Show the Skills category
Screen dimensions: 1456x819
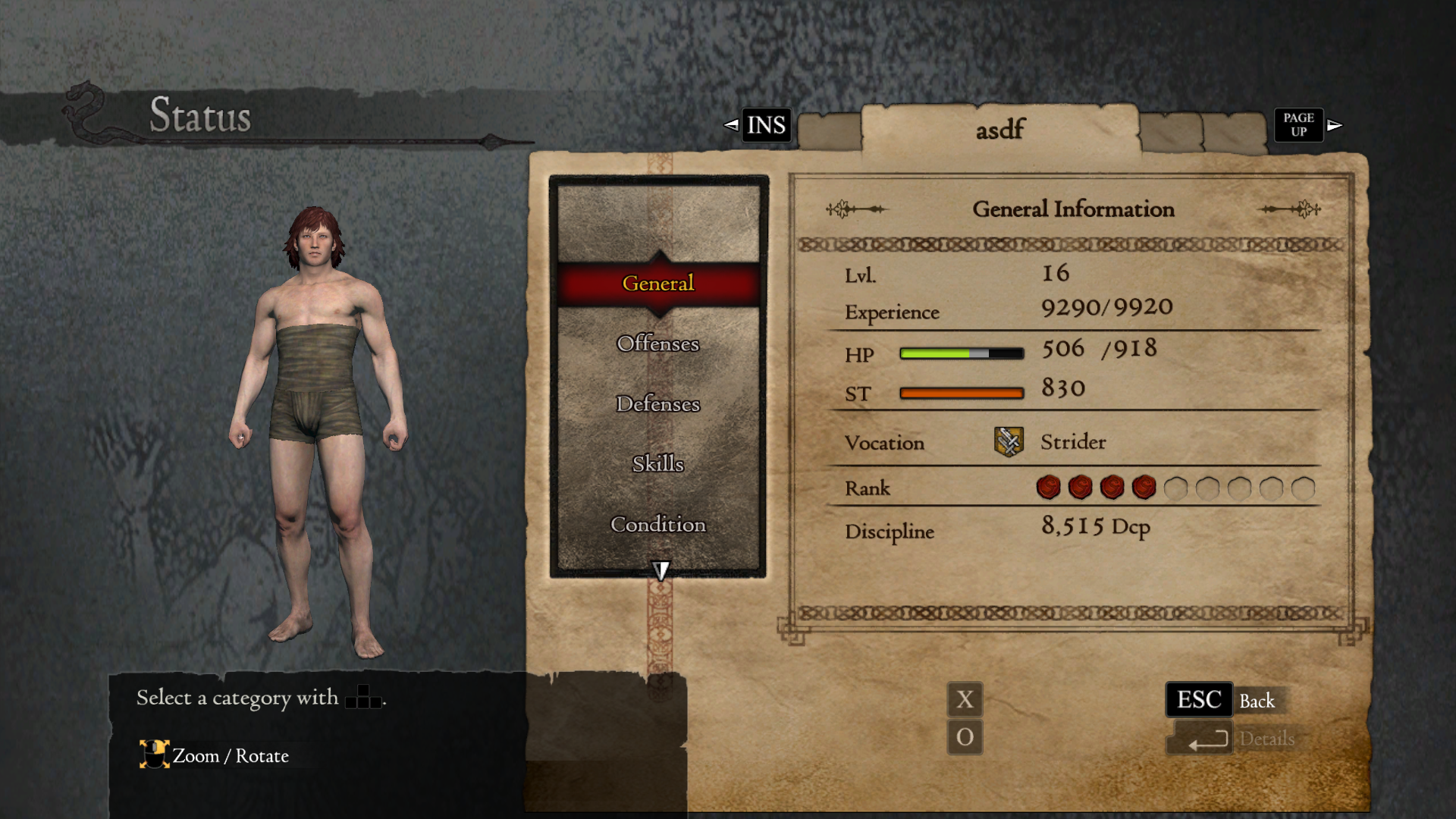657,463
